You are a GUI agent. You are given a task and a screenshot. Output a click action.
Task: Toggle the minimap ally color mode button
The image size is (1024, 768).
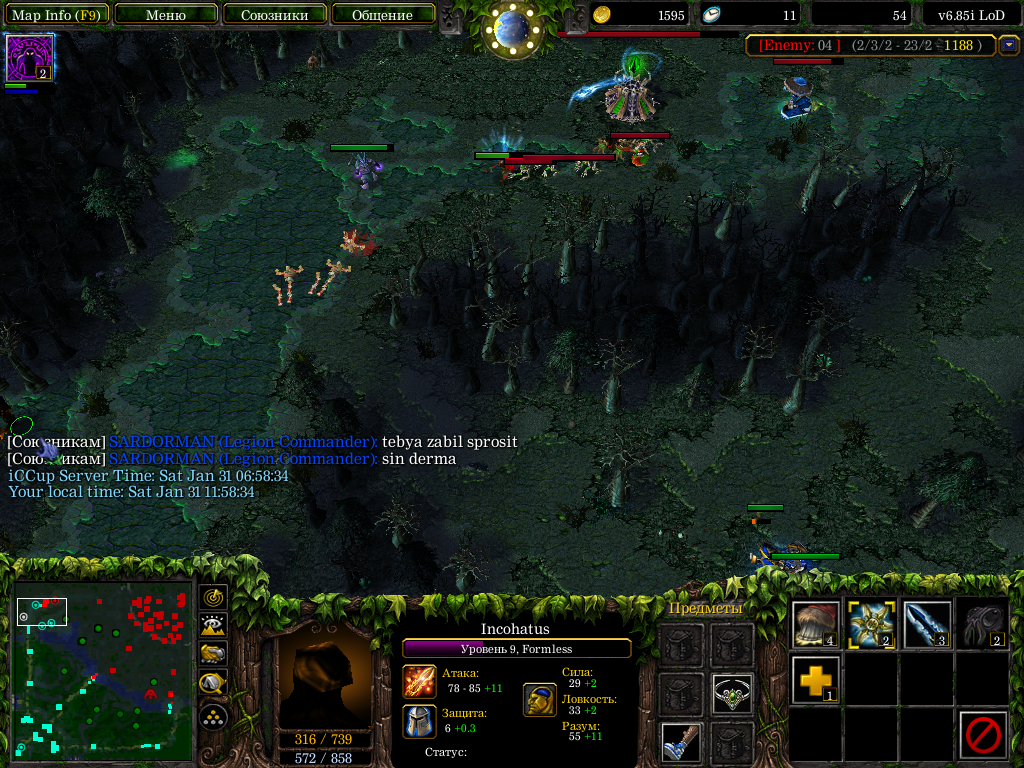213,655
